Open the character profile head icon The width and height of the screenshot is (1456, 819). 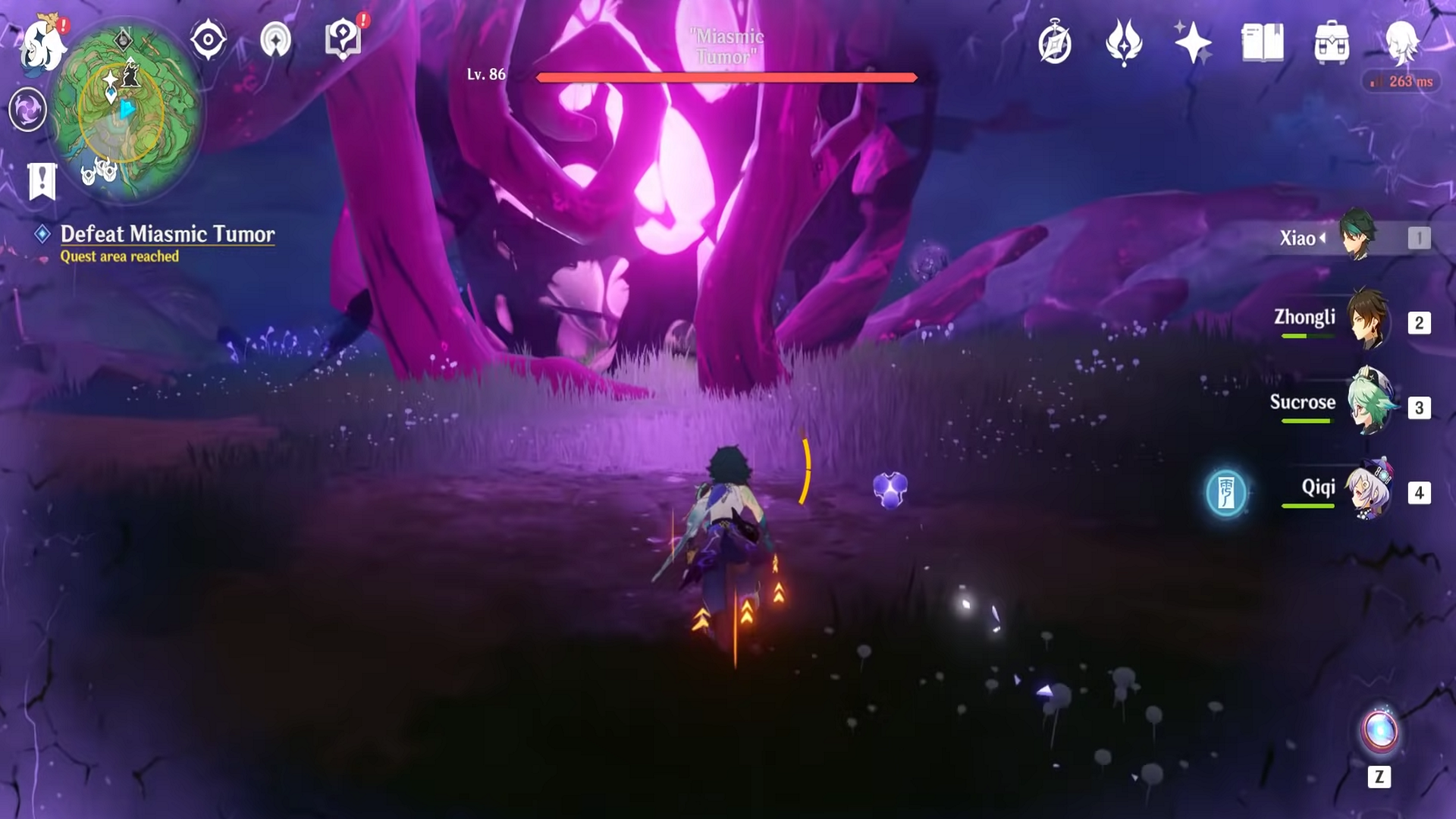click(1401, 42)
